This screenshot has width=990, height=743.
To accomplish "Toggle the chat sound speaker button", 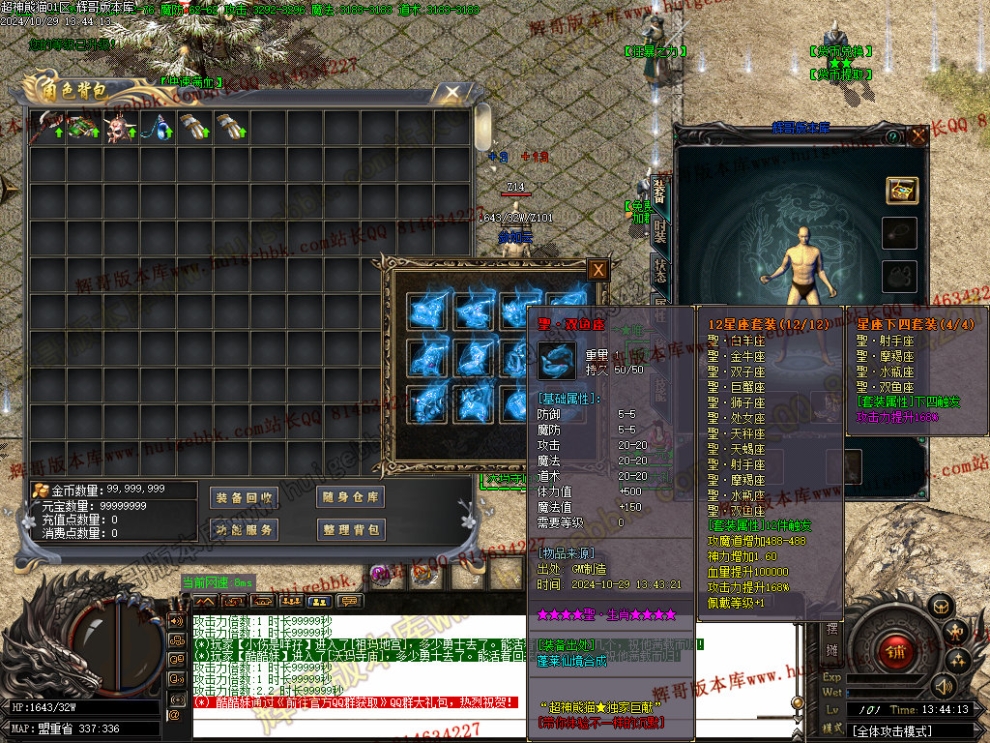I will [176, 621].
